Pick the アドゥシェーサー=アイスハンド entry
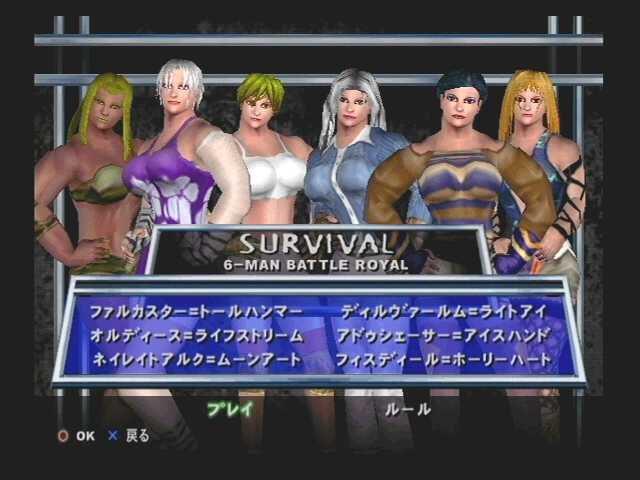 pos(444,334)
